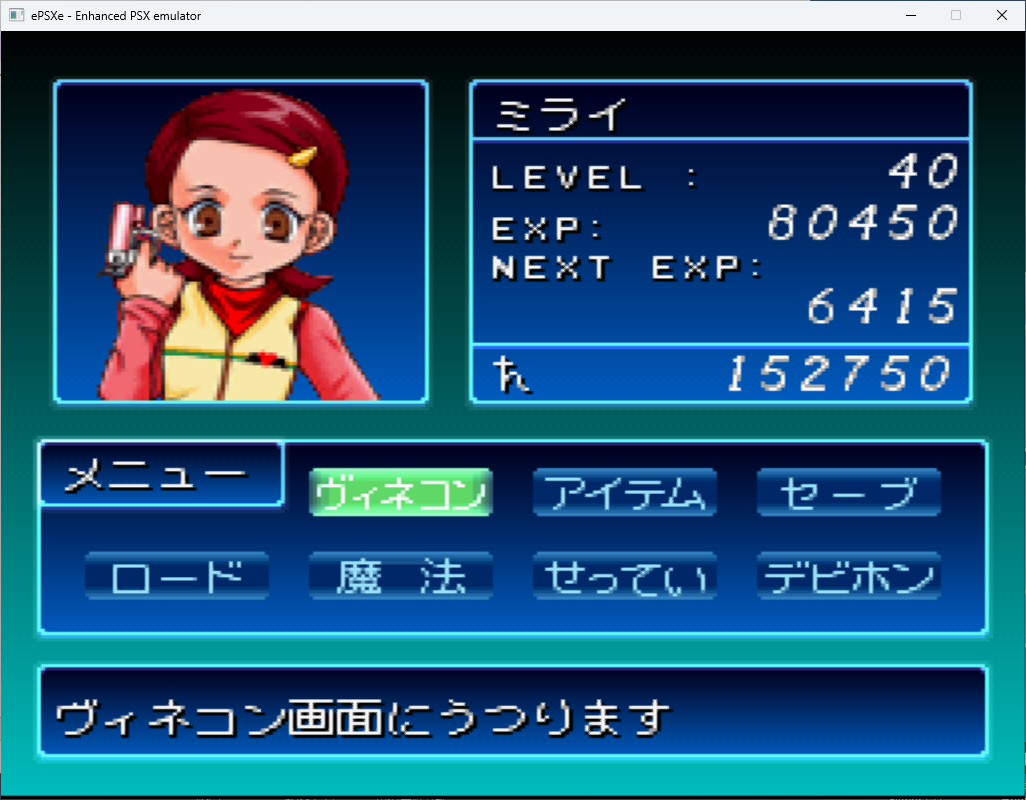Minimize the ePSXe window
Image resolution: width=1026 pixels, height=800 pixels.
910,15
